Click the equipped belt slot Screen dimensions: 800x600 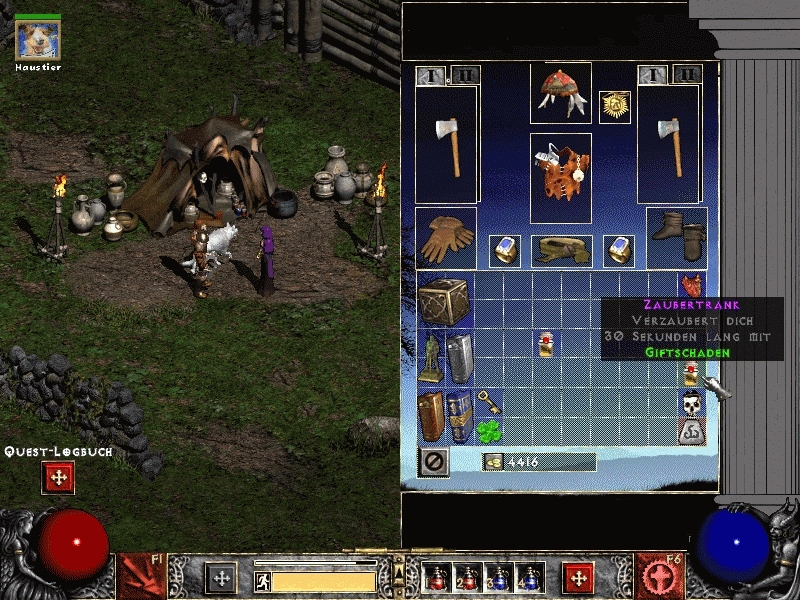560,250
